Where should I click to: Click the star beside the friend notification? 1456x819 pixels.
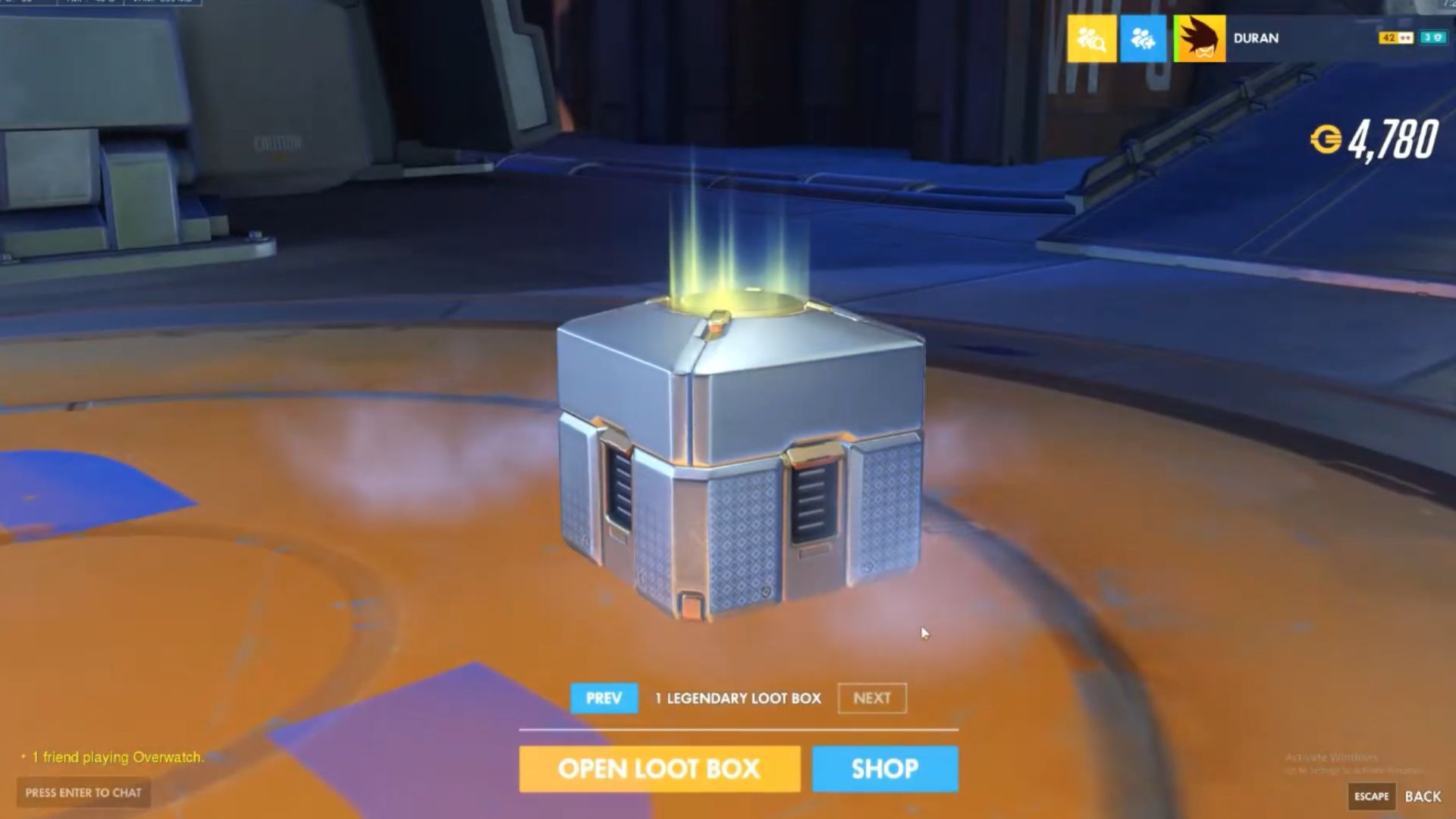click(25, 756)
